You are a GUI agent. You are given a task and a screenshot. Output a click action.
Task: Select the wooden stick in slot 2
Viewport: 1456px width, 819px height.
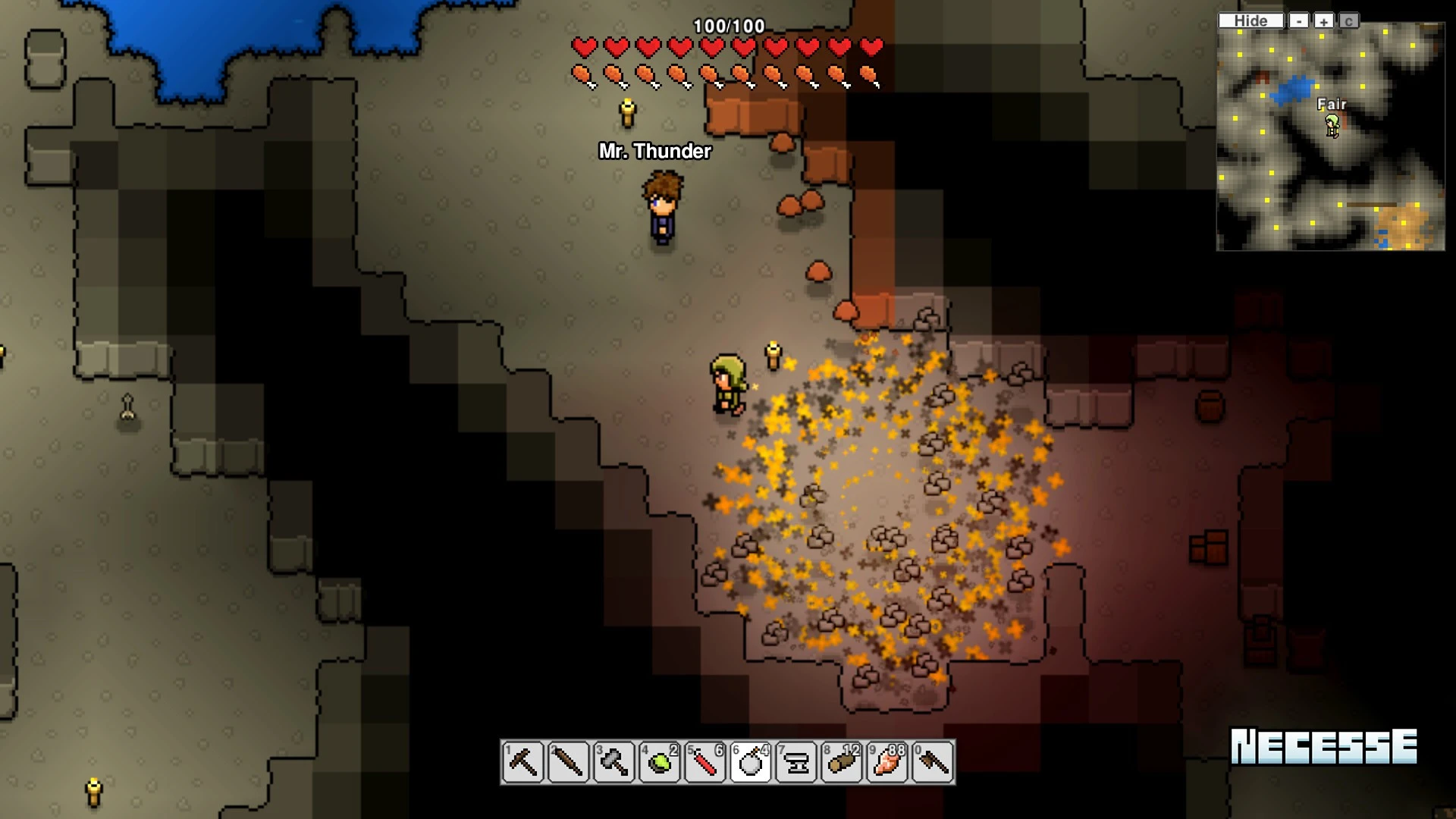point(568,762)
